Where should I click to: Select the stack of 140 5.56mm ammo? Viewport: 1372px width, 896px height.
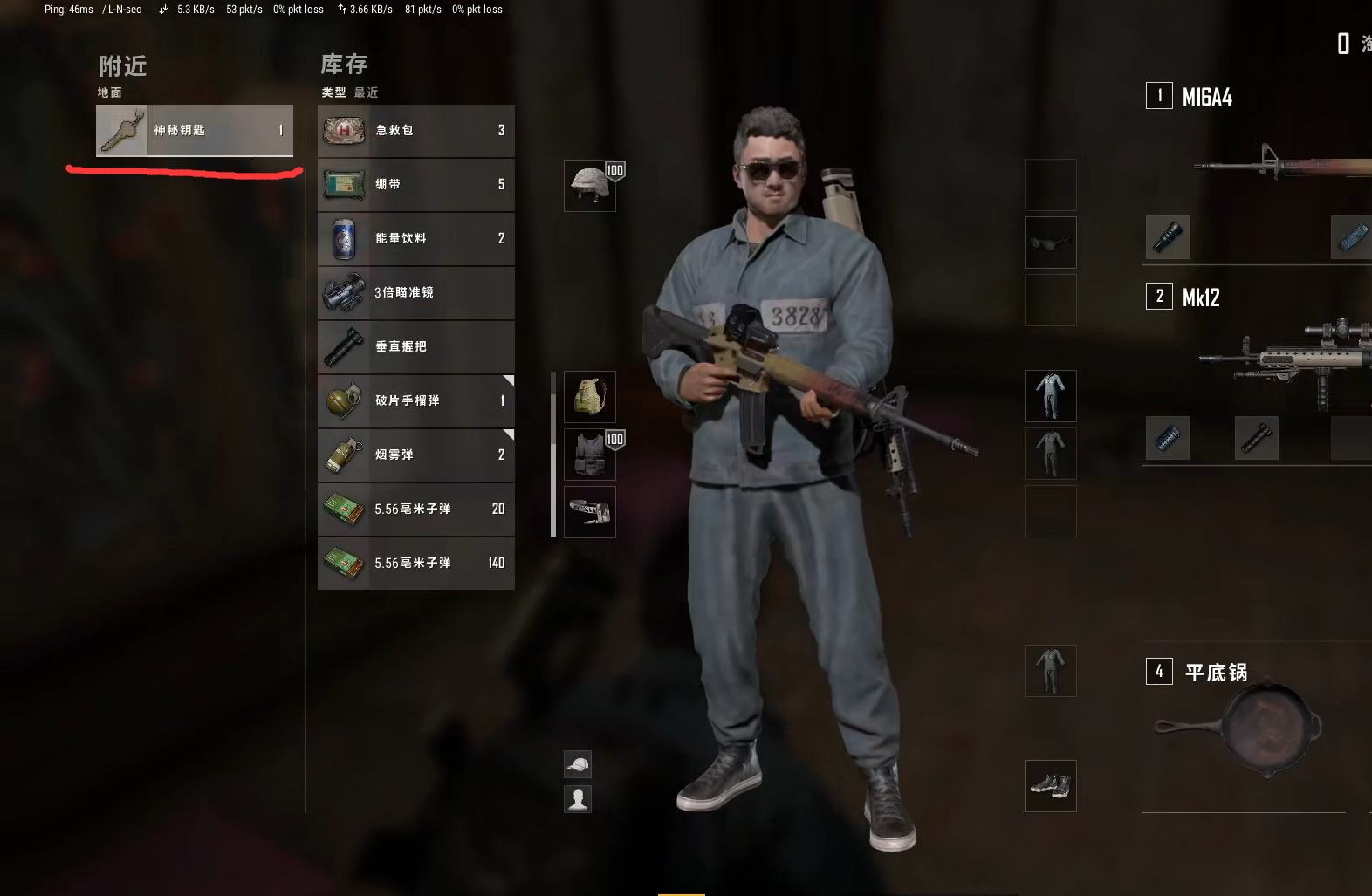point(416,563)
